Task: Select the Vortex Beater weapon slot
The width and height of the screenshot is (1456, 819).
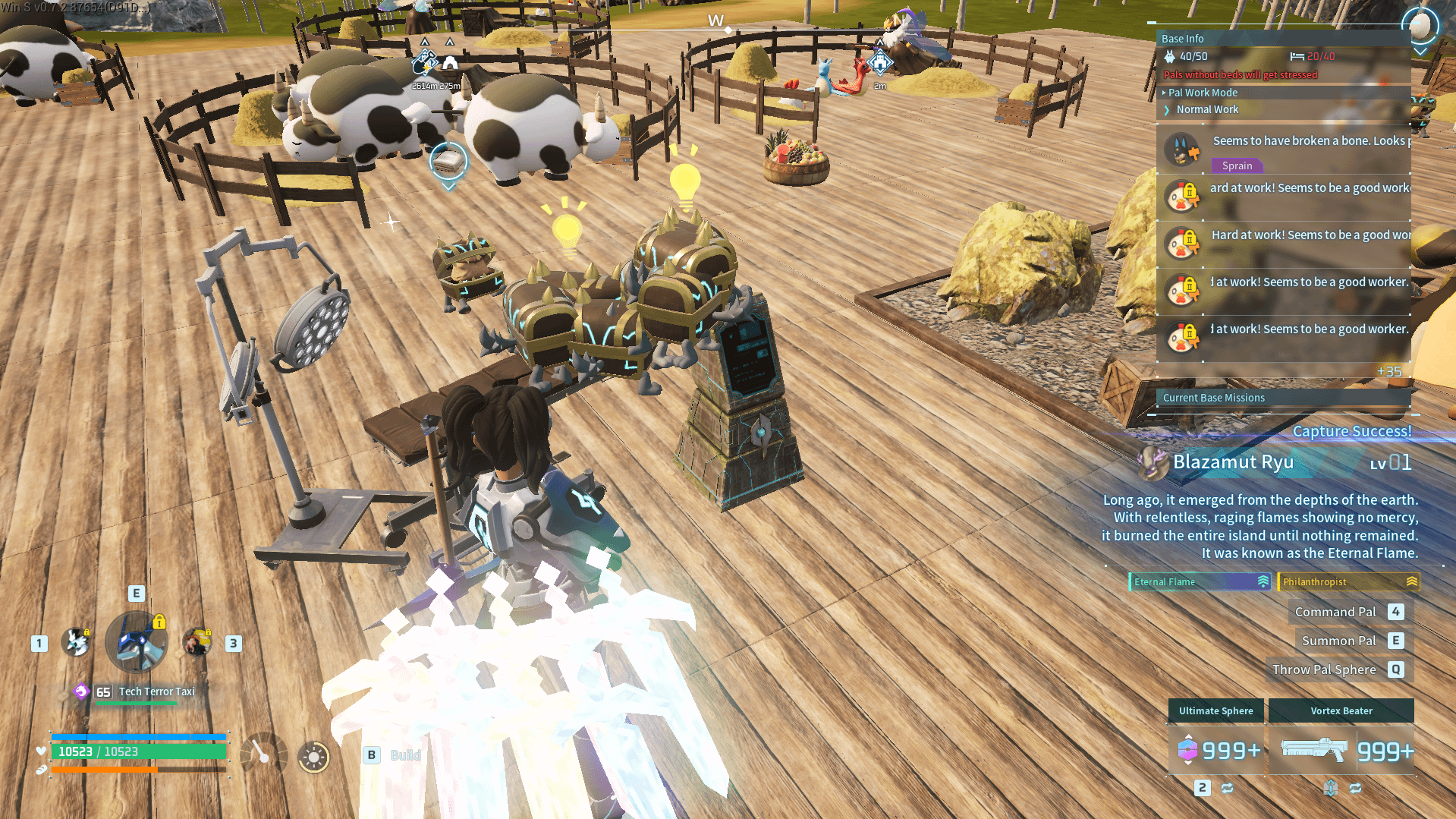Action: coord(1341,750)
